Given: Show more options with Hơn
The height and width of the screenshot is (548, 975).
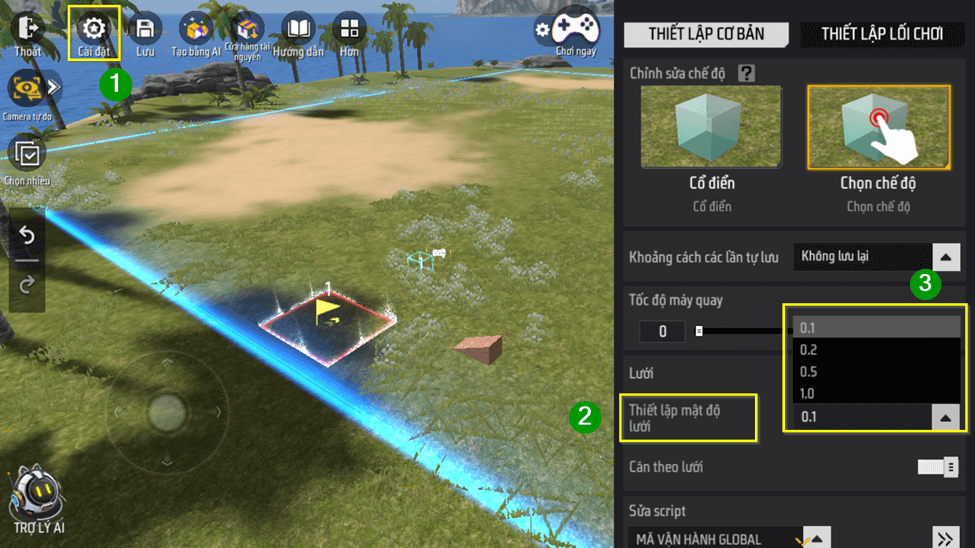Looking at the screenshot, I should (349, 33).
